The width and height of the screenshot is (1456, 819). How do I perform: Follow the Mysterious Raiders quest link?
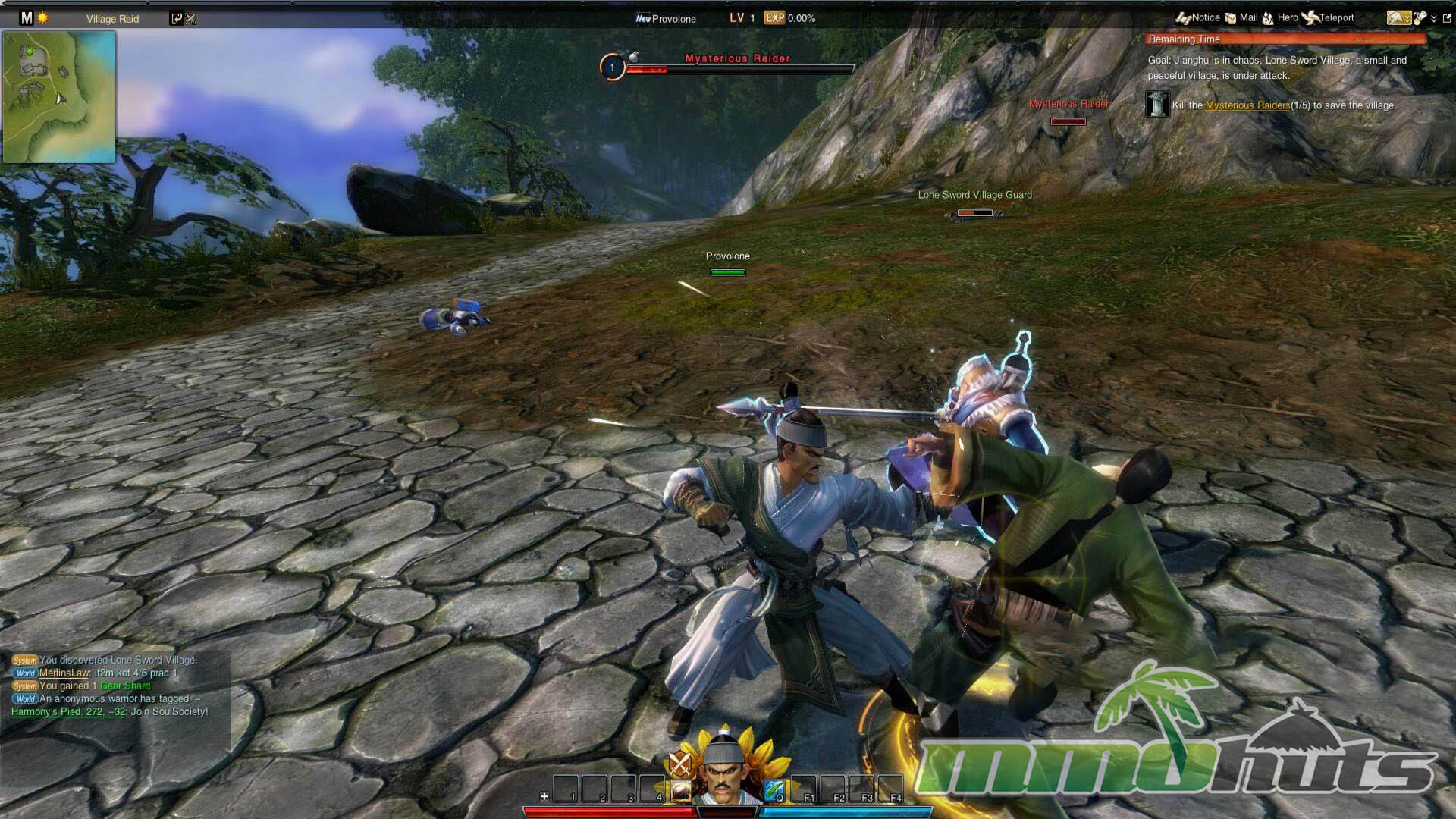click(1247, 105)
